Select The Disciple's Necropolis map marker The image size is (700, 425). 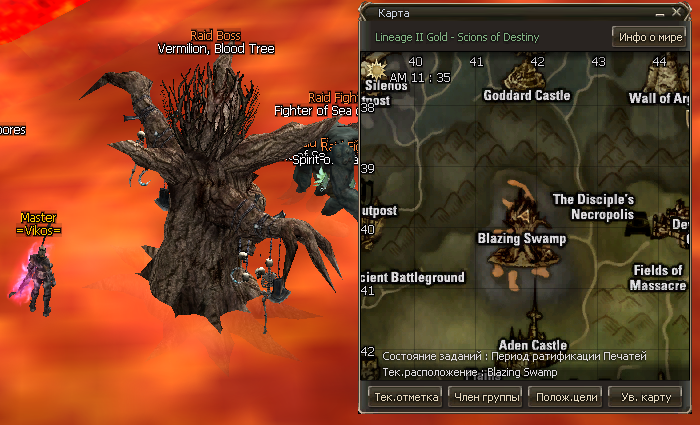[594, 206]
